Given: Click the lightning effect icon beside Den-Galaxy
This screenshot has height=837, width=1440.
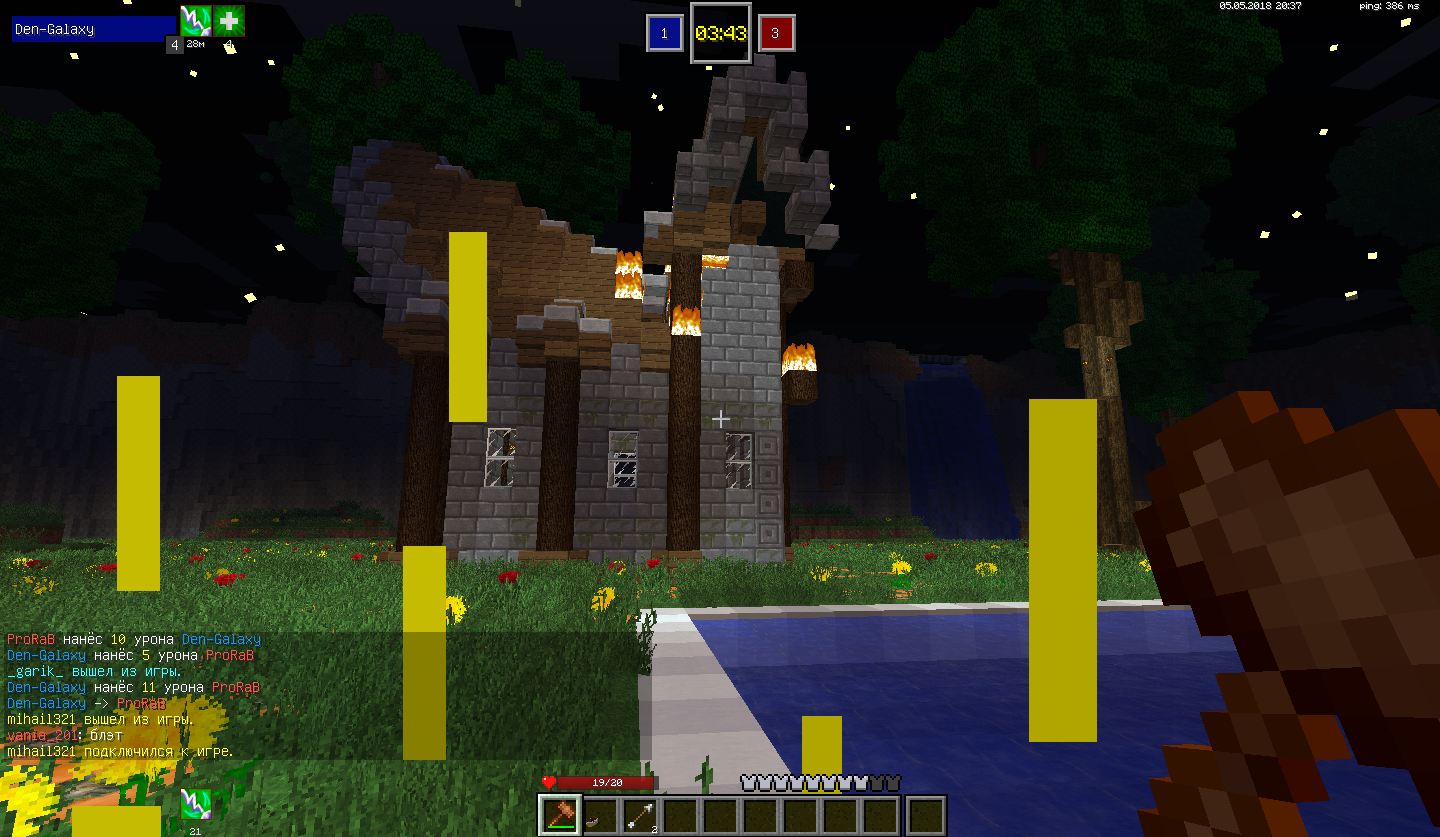Looking at the screenshot, I should point(194,21).
